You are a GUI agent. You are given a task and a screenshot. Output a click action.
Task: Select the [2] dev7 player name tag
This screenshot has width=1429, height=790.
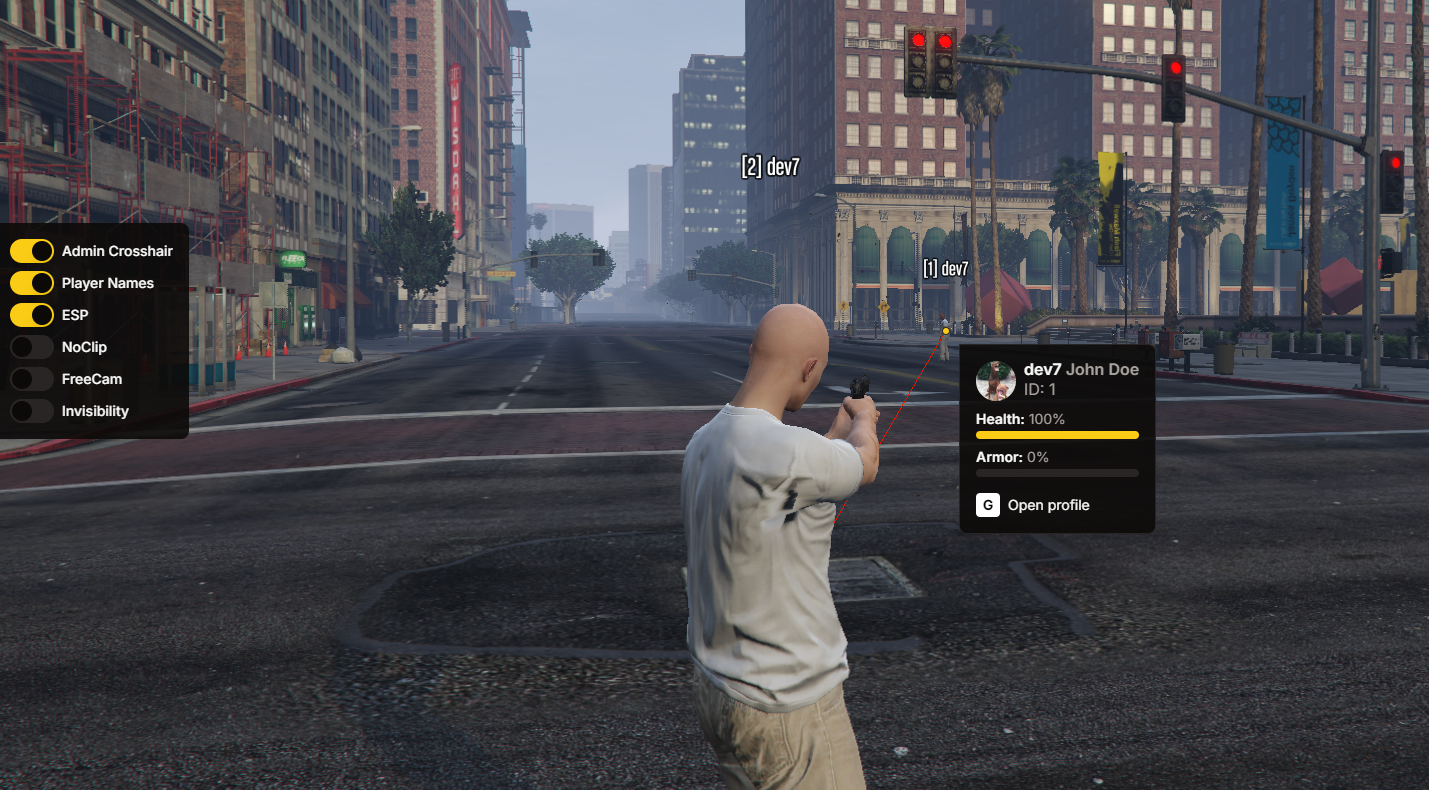click(x=770, y=167)
